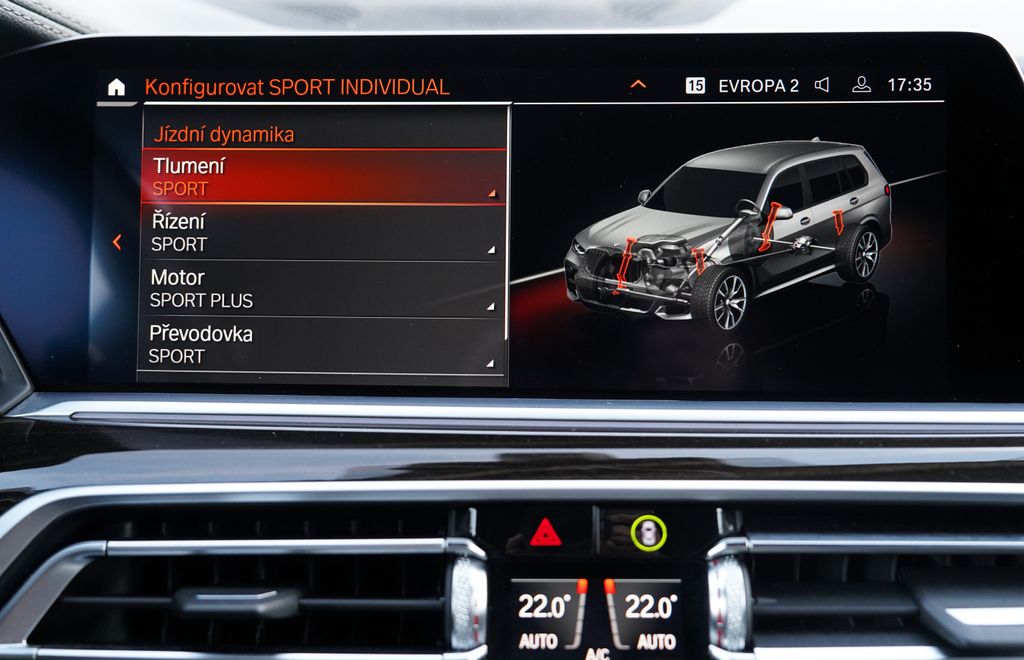Choose the Motor SPORT PLUS entry
The image size is (1024, 660).
321,289
